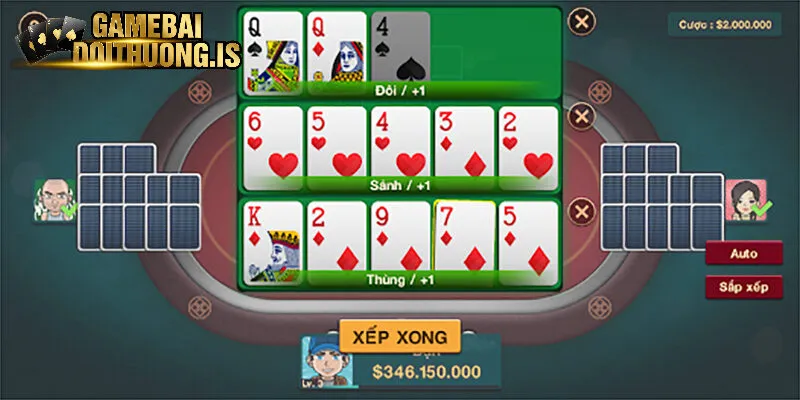
Task: Remove the Thùng row via its X button
Action: click(x=581, y=212)
